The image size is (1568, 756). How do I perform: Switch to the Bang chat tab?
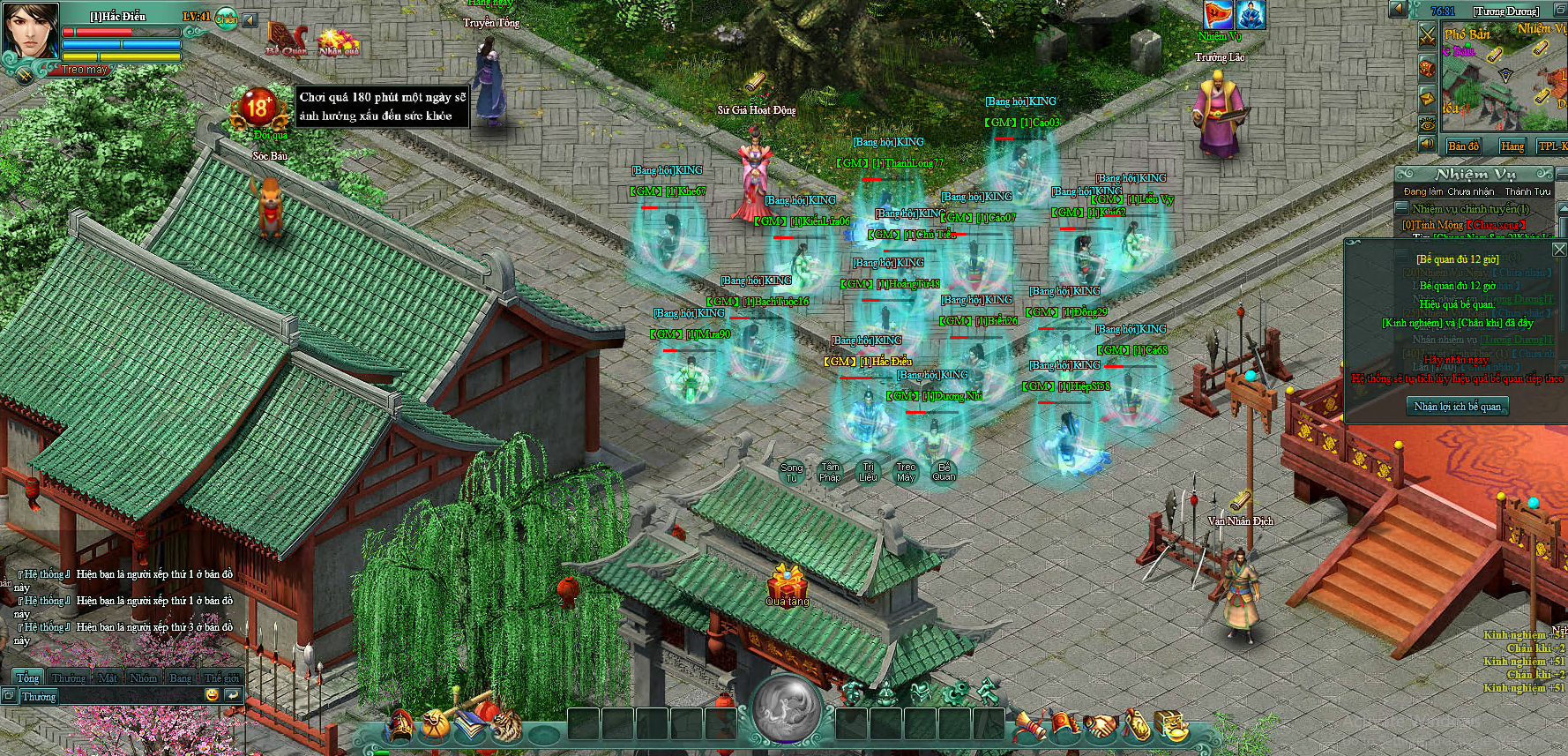pyautogui.click(x=180, y=677)
